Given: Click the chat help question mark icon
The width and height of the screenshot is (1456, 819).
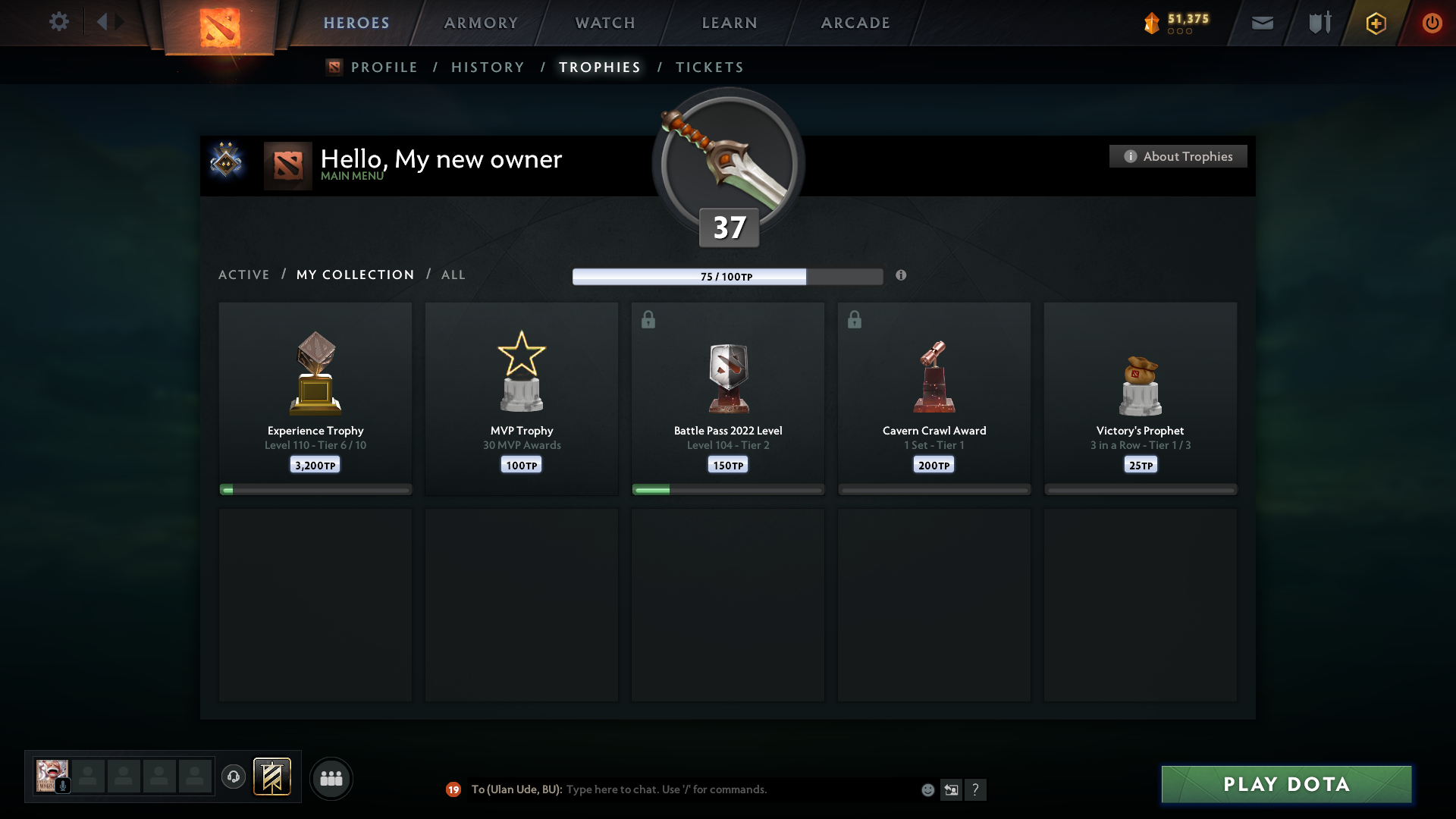Looking at the screenshot, I should click(977, 789).
